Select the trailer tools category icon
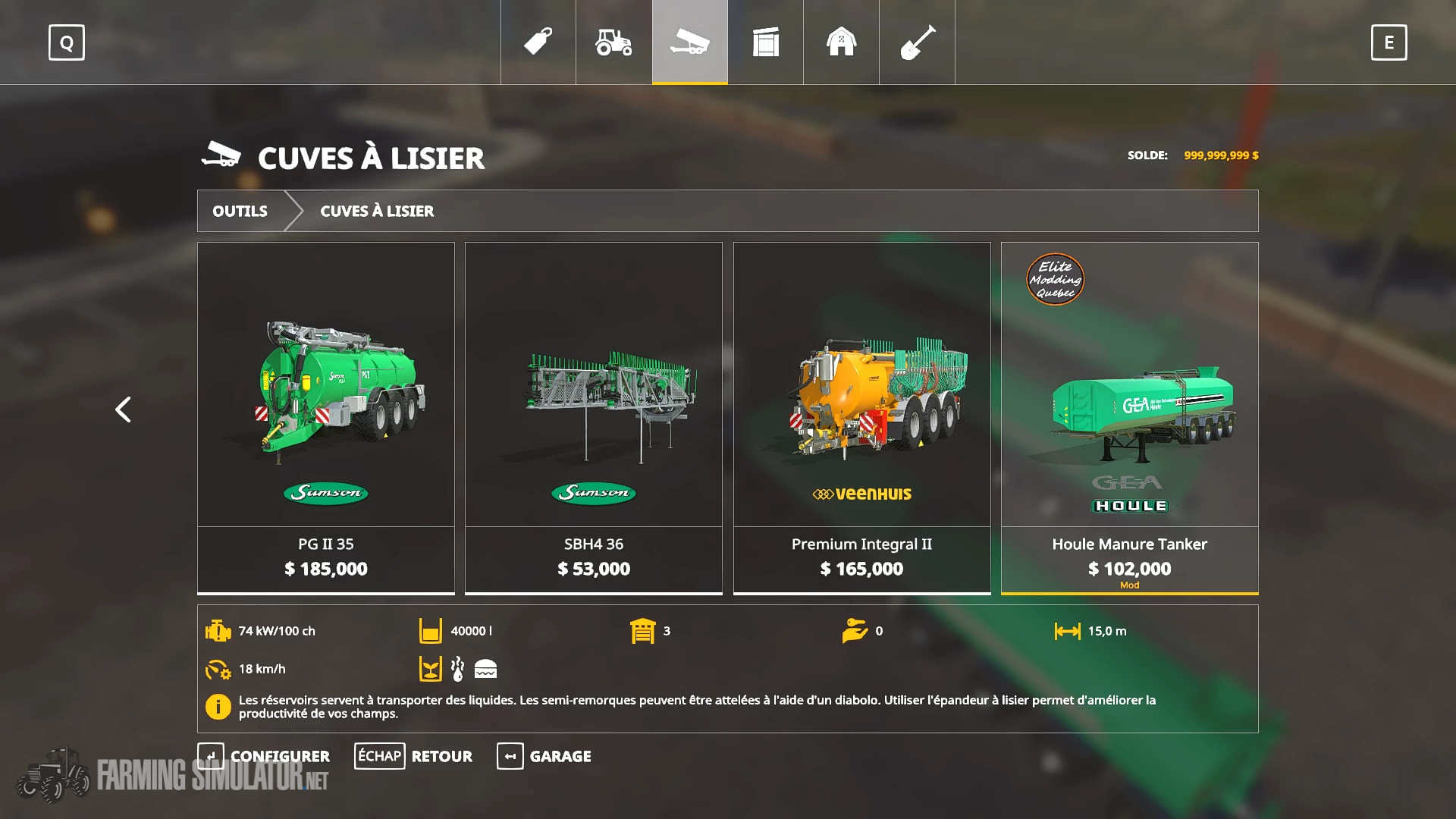Image resolution: width=1456 pixels, height=819 pixels. click(x=689, y=43)
